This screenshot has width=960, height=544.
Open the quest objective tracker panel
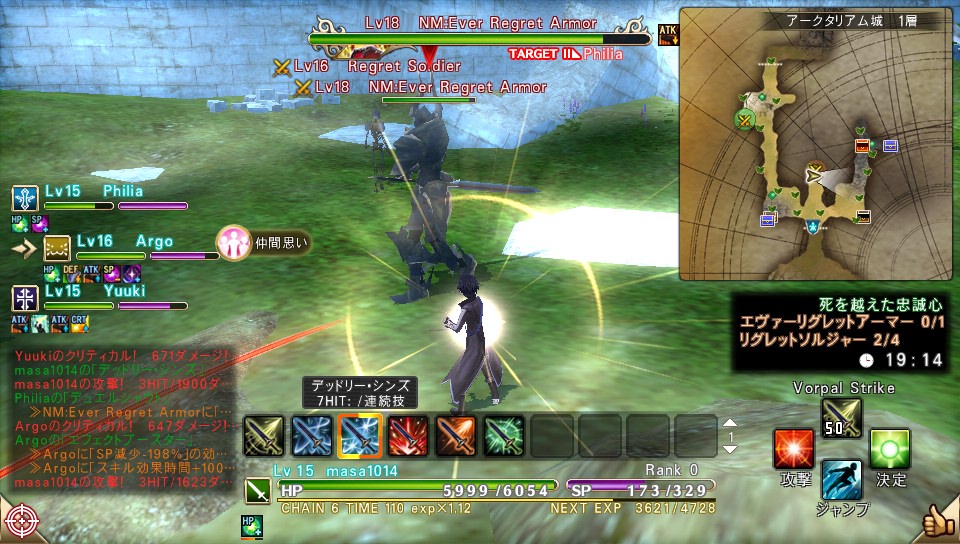click(841, 328)
